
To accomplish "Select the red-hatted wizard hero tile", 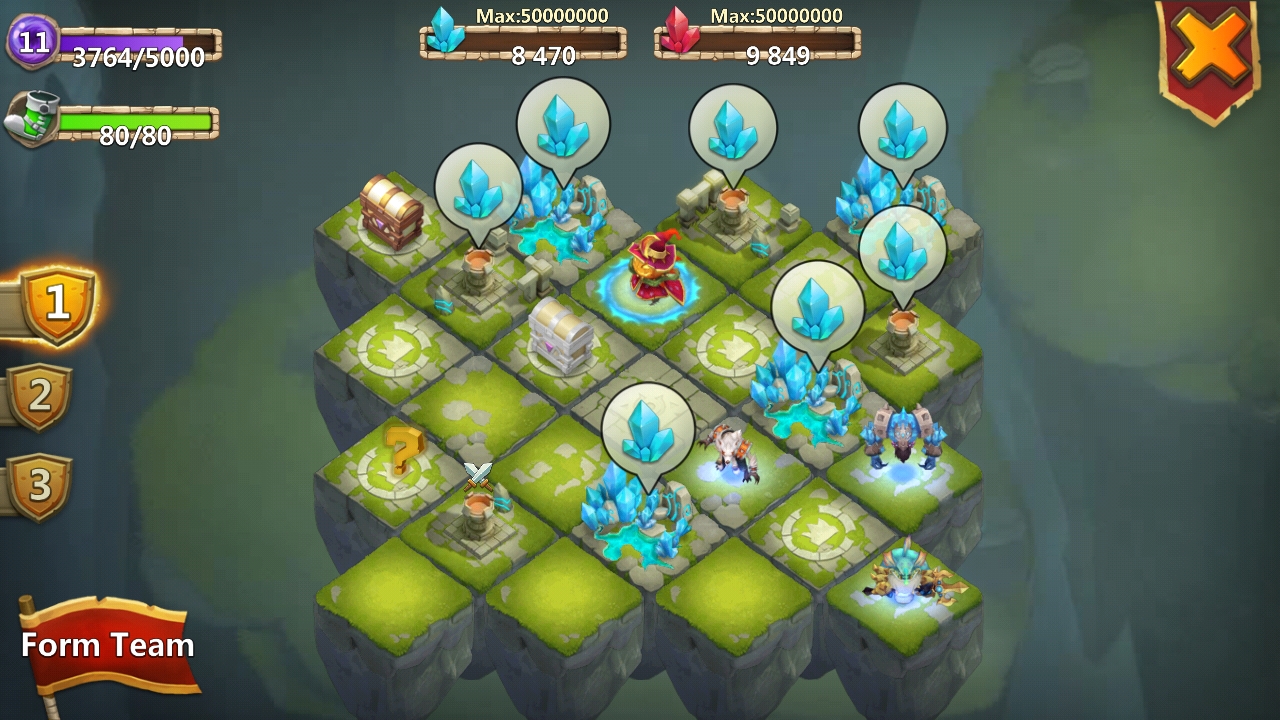I will click(656, 268).
